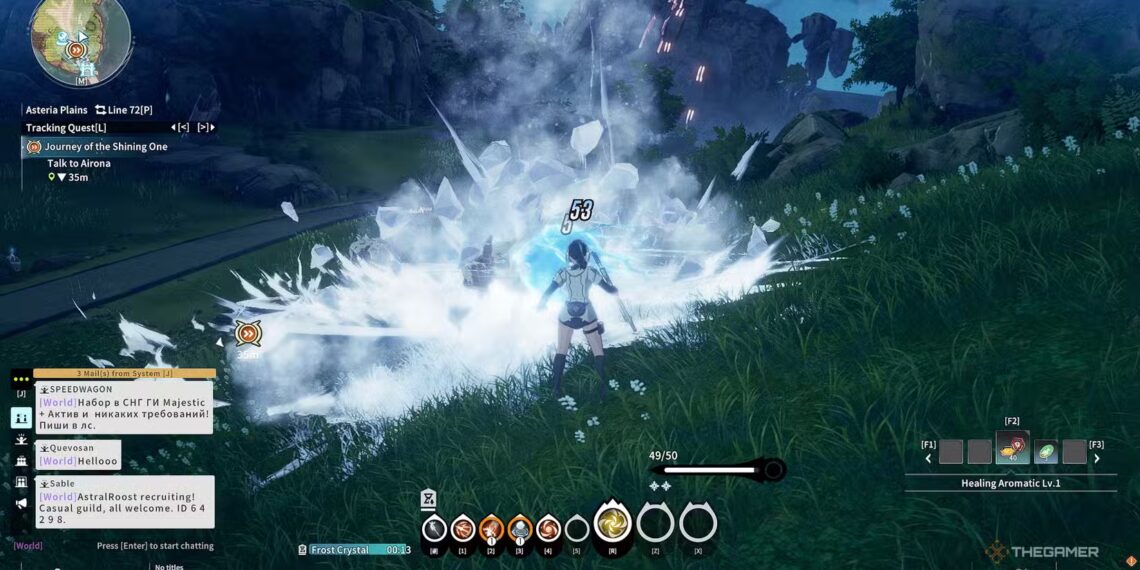Show the next tracked quest arrow

[x=205, y=128]
